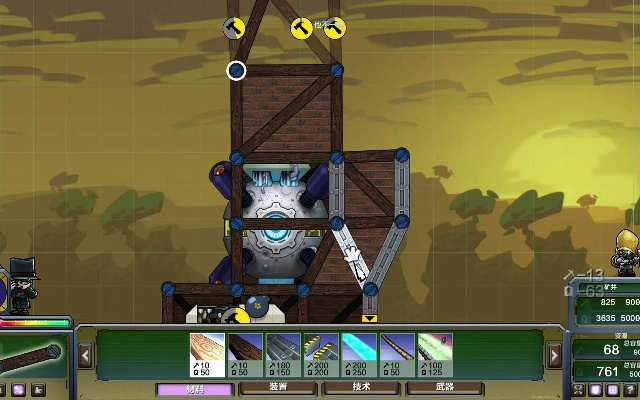This screenshot has height=400, width=640.
Task: Pick the green glowing material slot
Action: pos(436,354)
